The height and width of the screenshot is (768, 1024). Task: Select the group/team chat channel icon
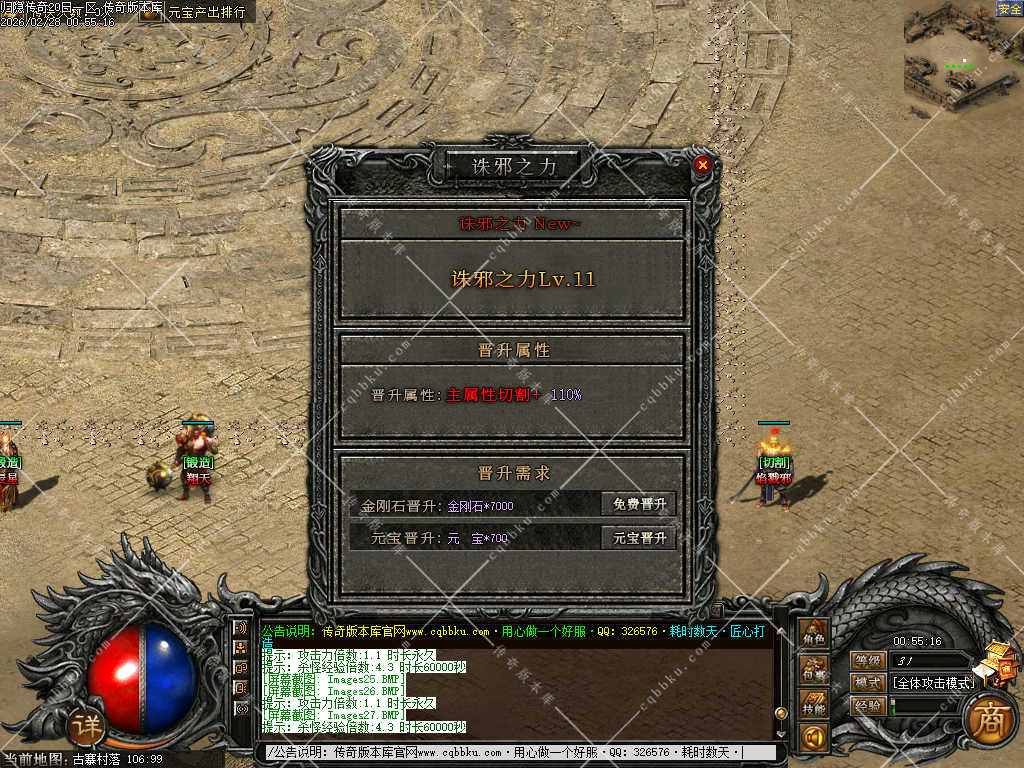241,648
